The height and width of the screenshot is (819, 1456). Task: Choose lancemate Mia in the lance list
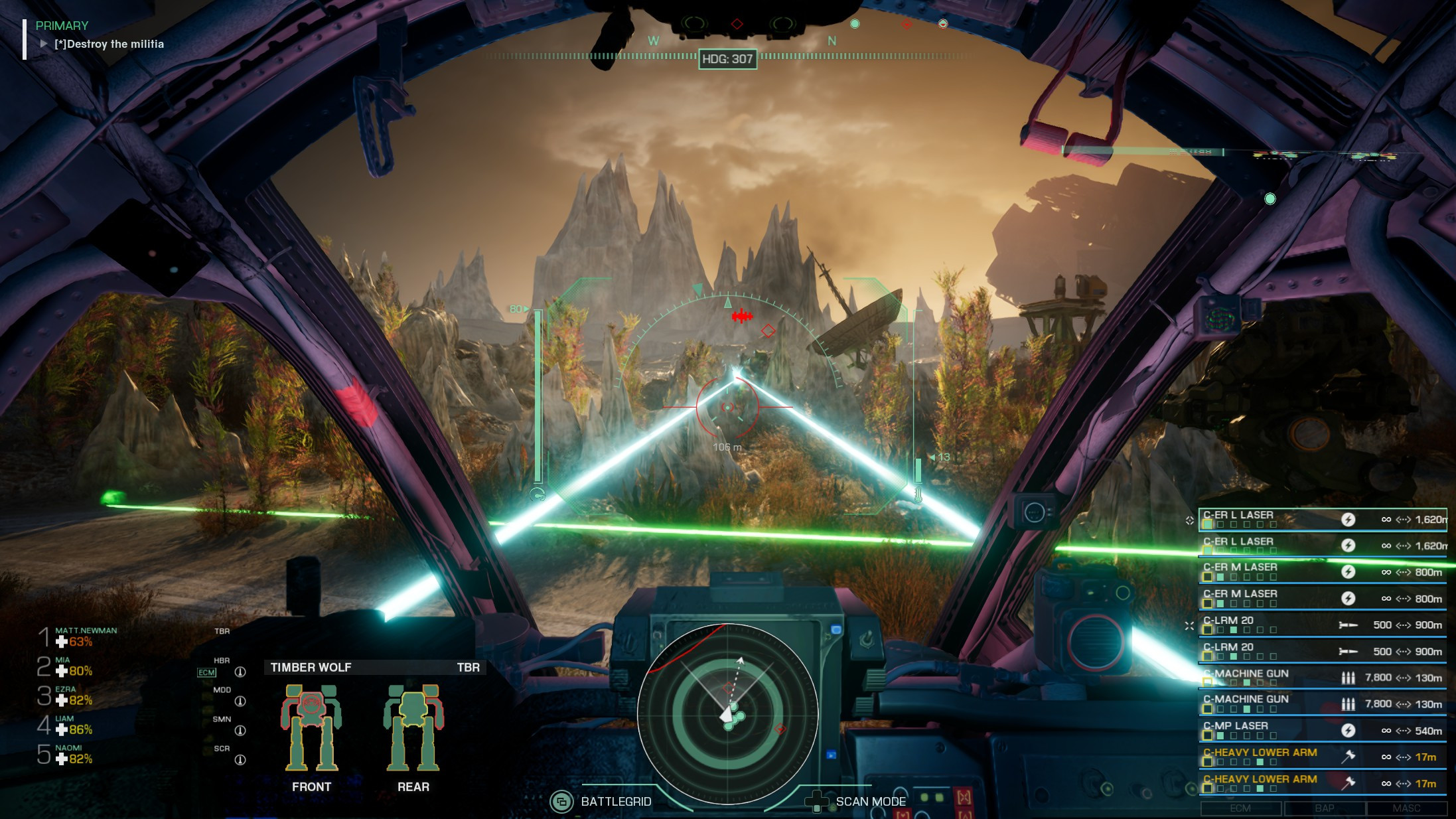coord(73,666)
